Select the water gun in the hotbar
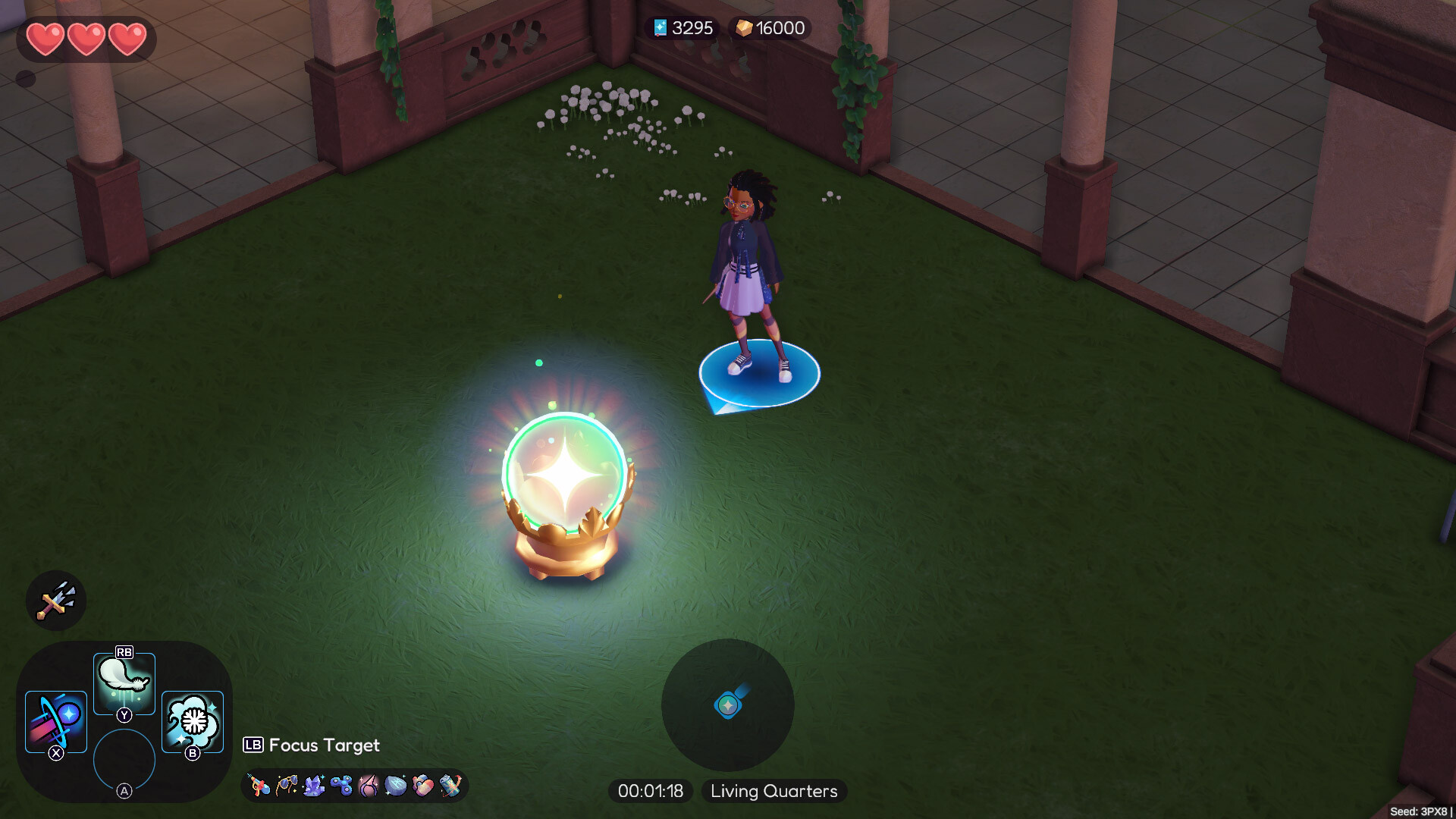The height and width of the screenshot is (819, 1456). click(x=260, y=785)
